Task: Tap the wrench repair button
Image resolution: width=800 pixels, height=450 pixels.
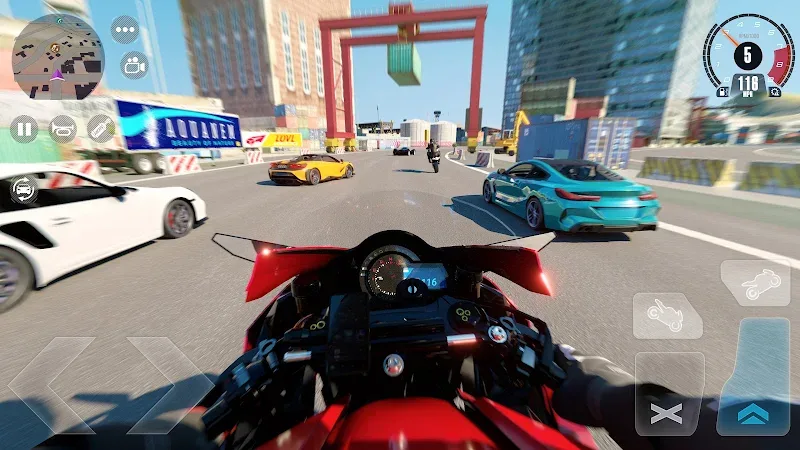Action: (x=101, y=128)
